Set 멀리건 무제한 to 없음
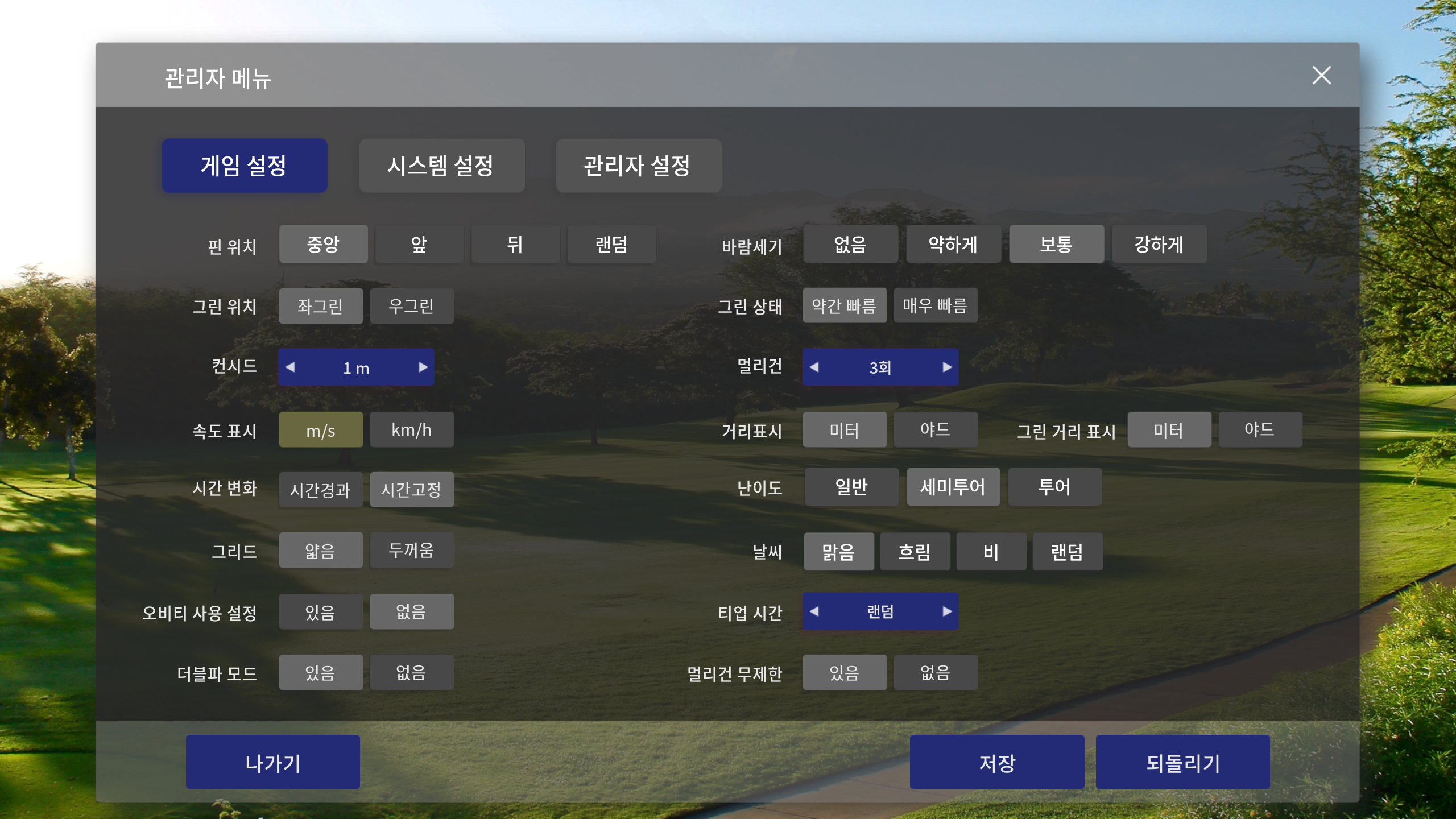This screenshot has width=1456, height=819. pyautogui.click(x=936, y=672)
